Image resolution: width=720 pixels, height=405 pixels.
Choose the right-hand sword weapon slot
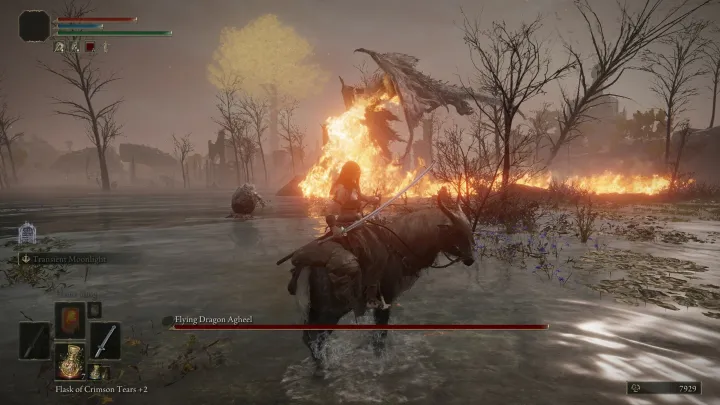coord(105,341)
